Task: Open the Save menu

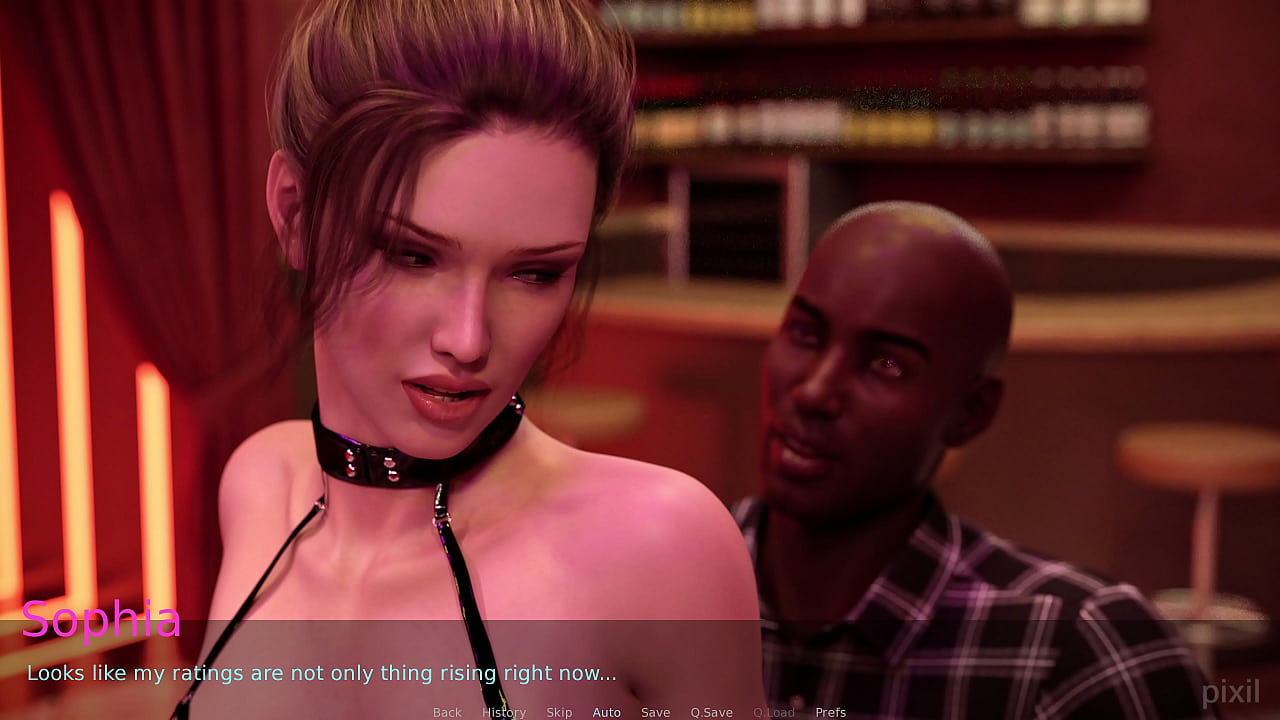Action: coord(655,712)
